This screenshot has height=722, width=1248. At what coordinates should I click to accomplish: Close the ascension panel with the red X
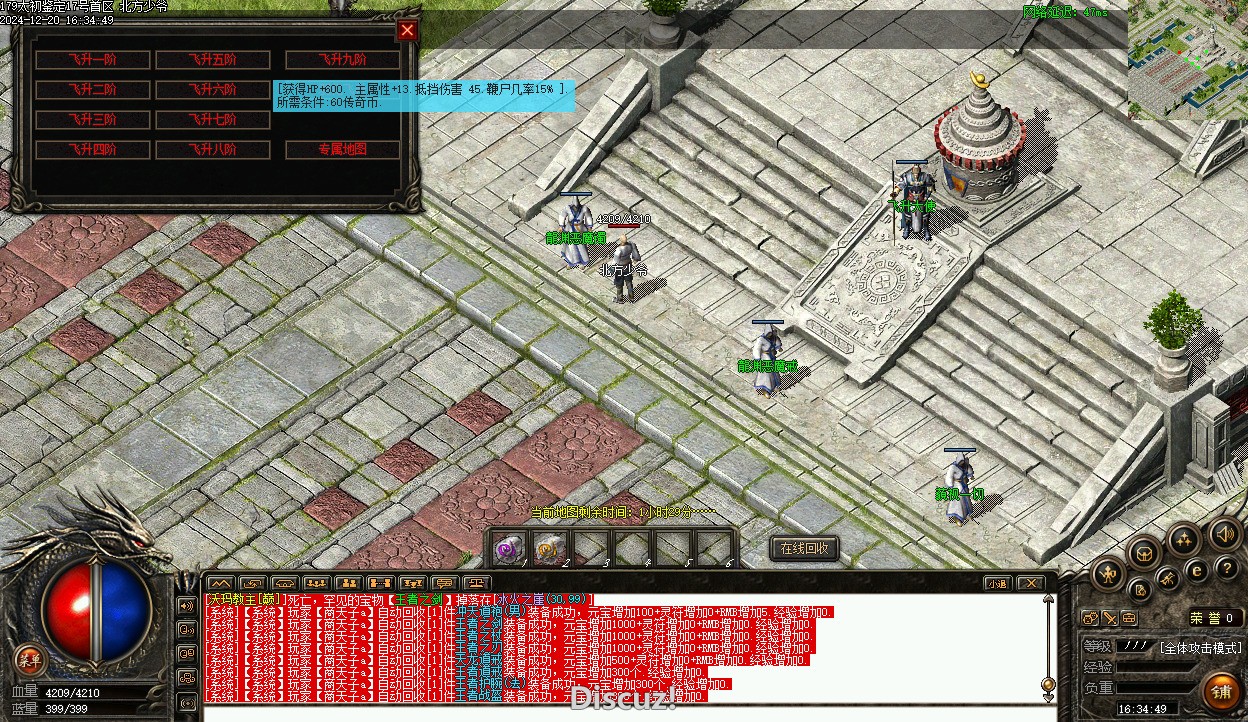(x=407, y=30)
